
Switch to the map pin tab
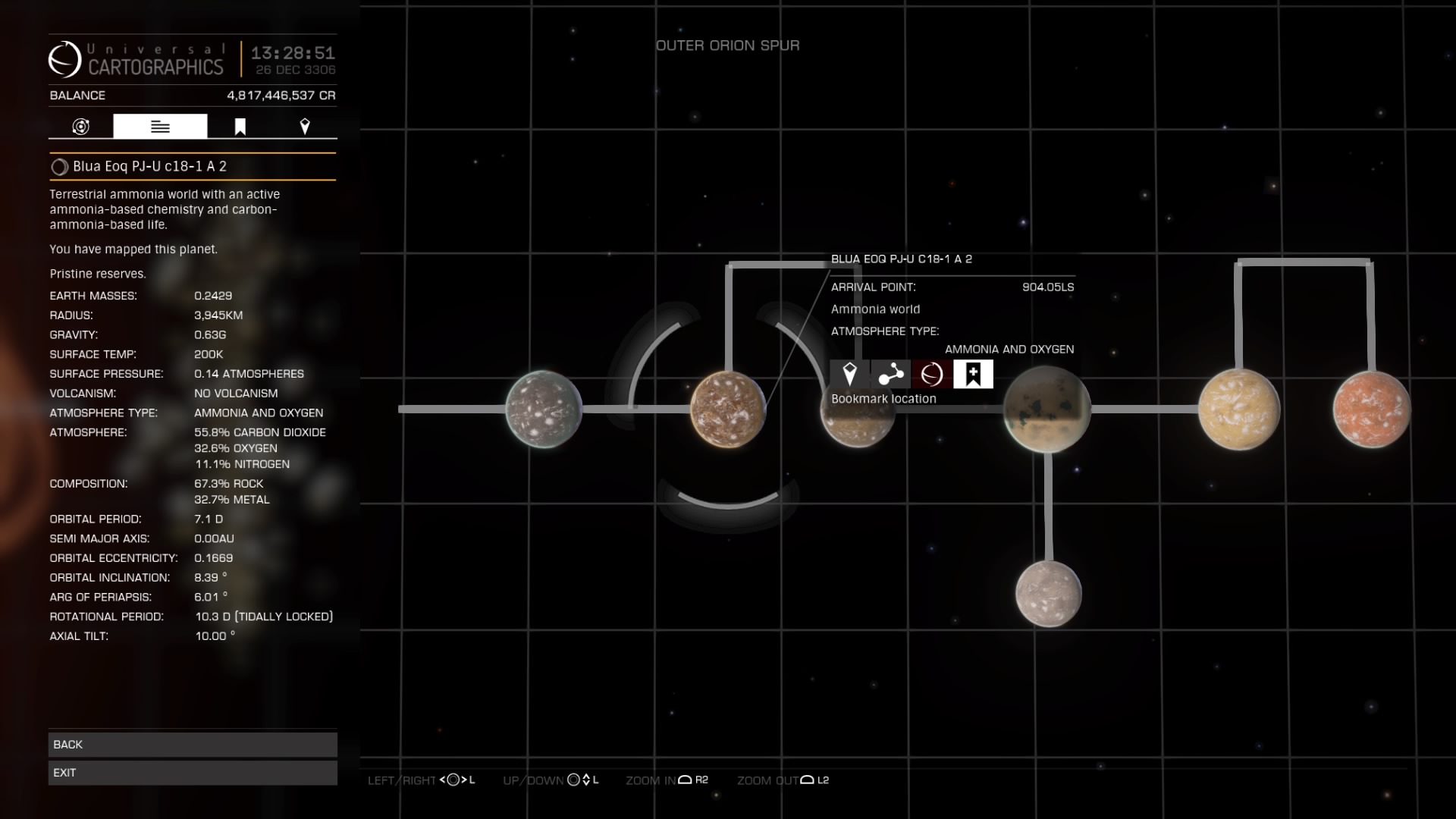coord(305,127)
